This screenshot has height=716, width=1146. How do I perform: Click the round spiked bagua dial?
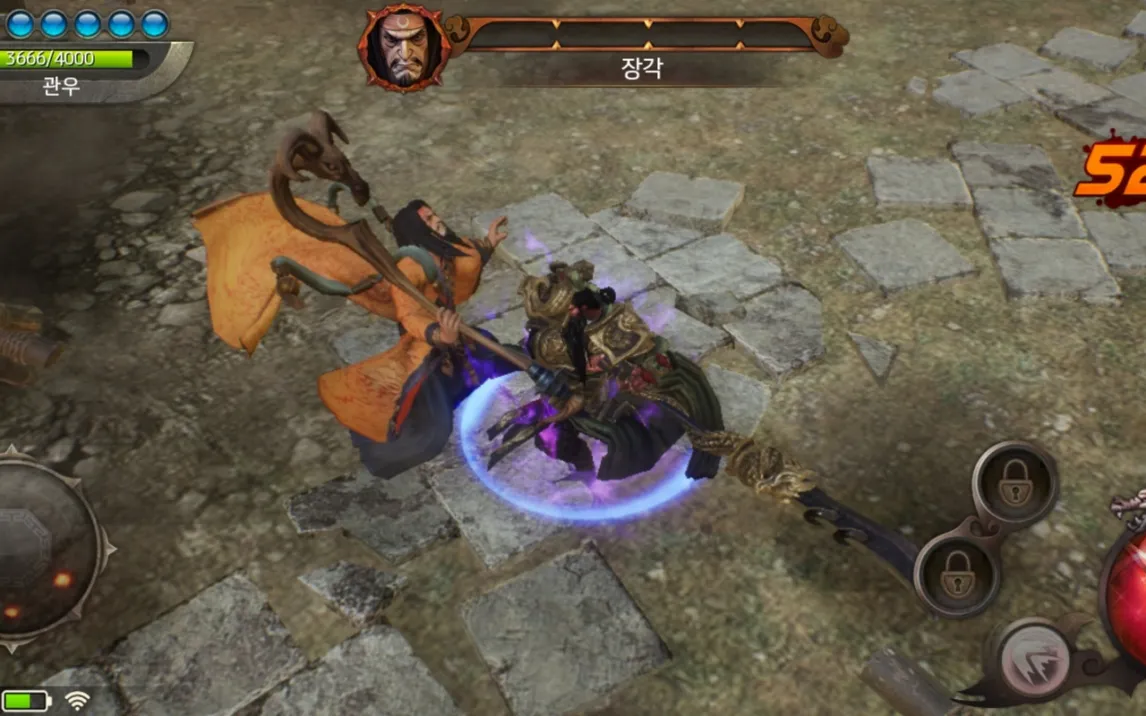pos(45,548)
